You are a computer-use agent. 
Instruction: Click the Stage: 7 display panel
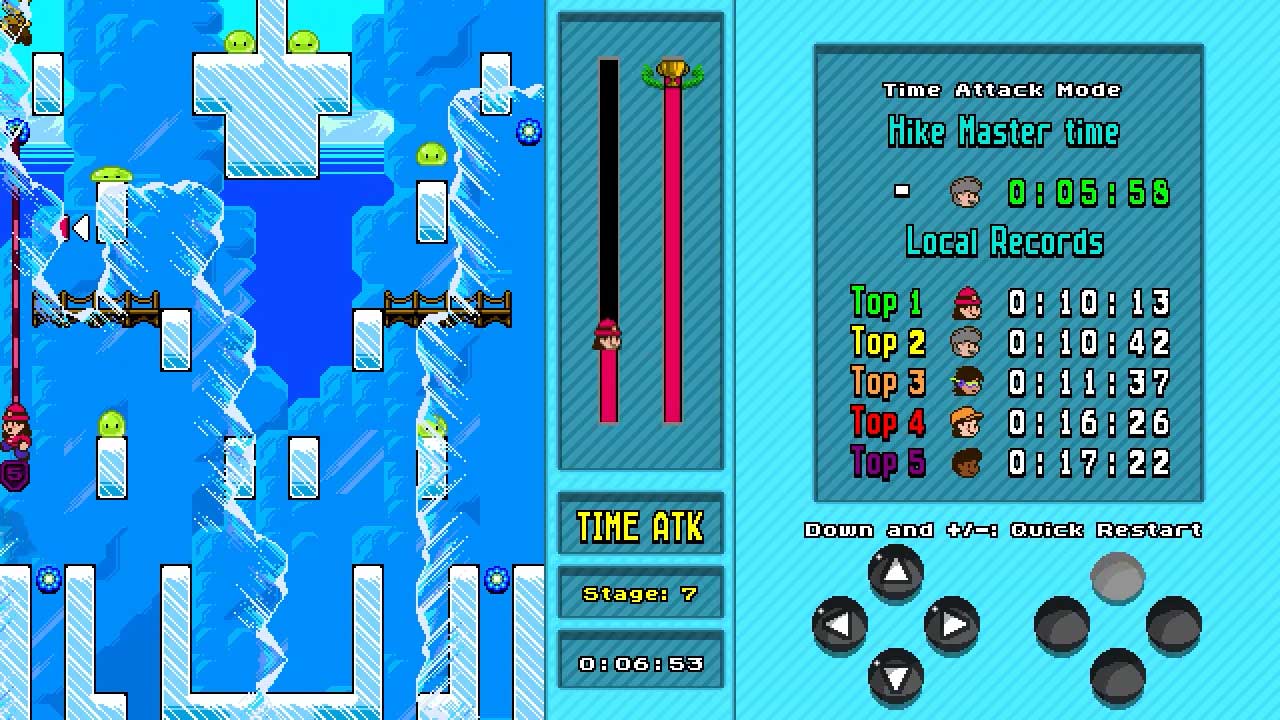(640, 593)
